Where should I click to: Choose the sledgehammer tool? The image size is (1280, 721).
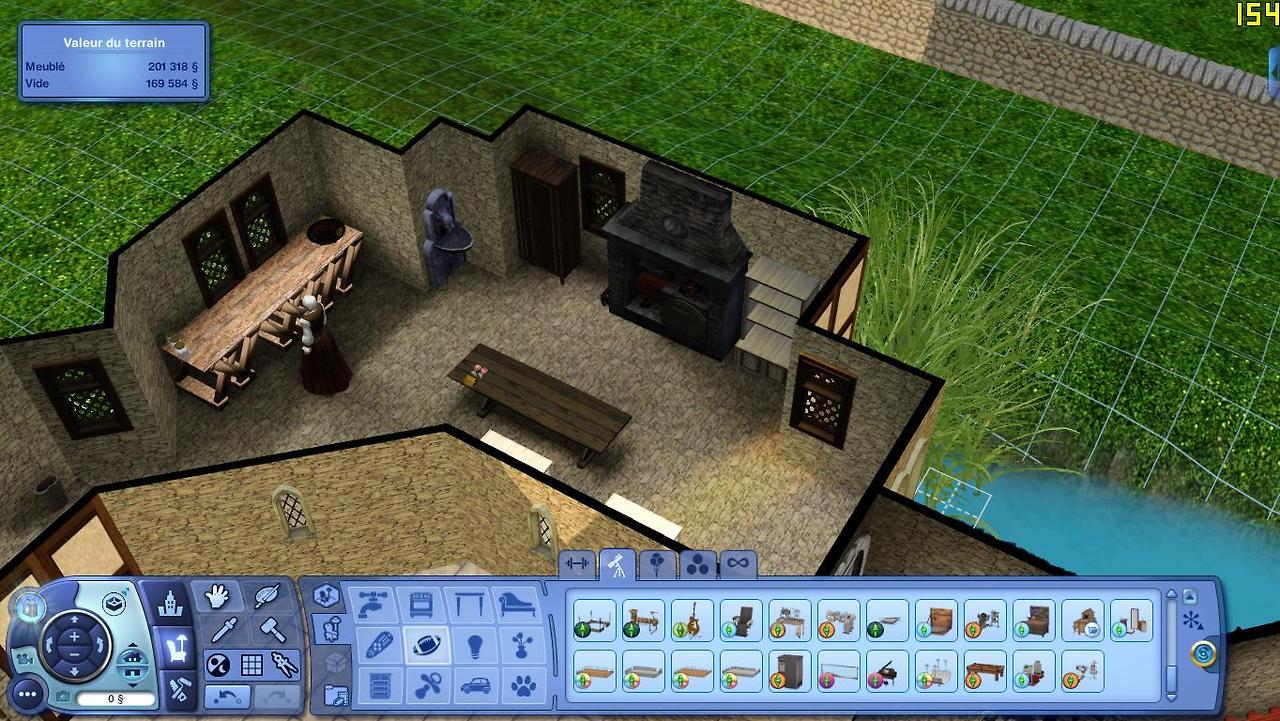(x=270, y=631)
